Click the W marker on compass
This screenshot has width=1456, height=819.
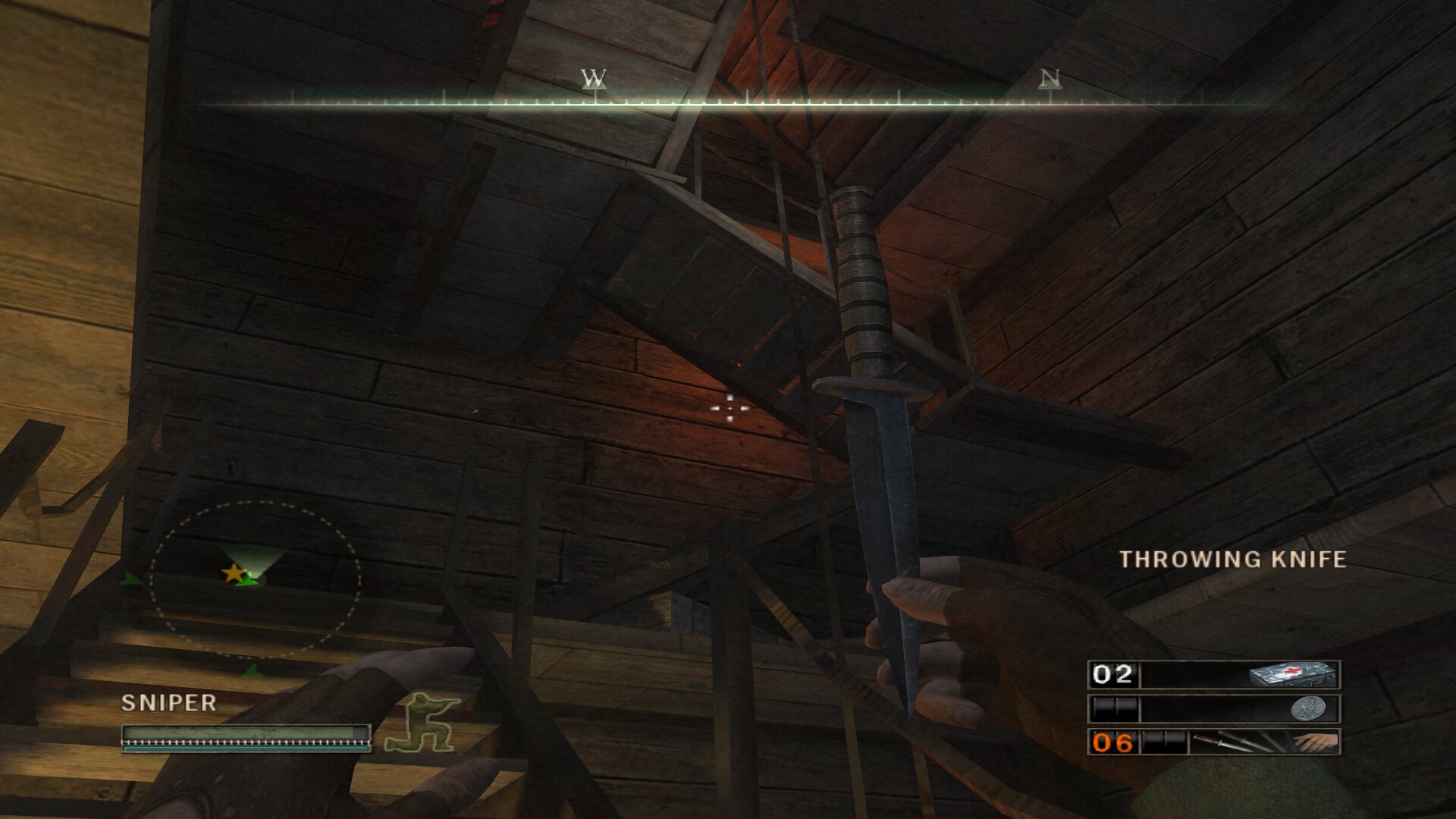(594, 79)
